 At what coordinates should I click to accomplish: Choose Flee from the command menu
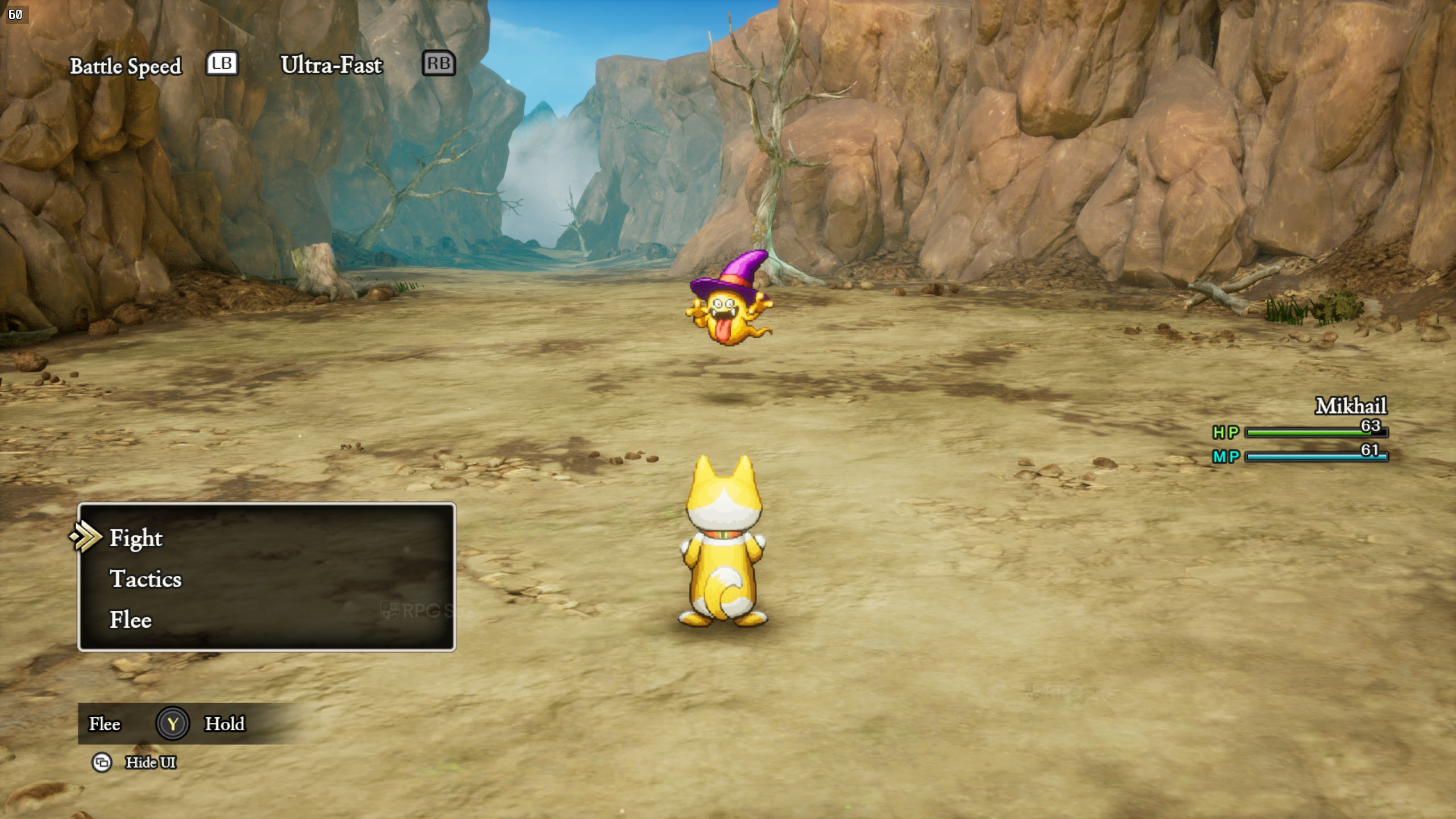[x=131, y=620]
